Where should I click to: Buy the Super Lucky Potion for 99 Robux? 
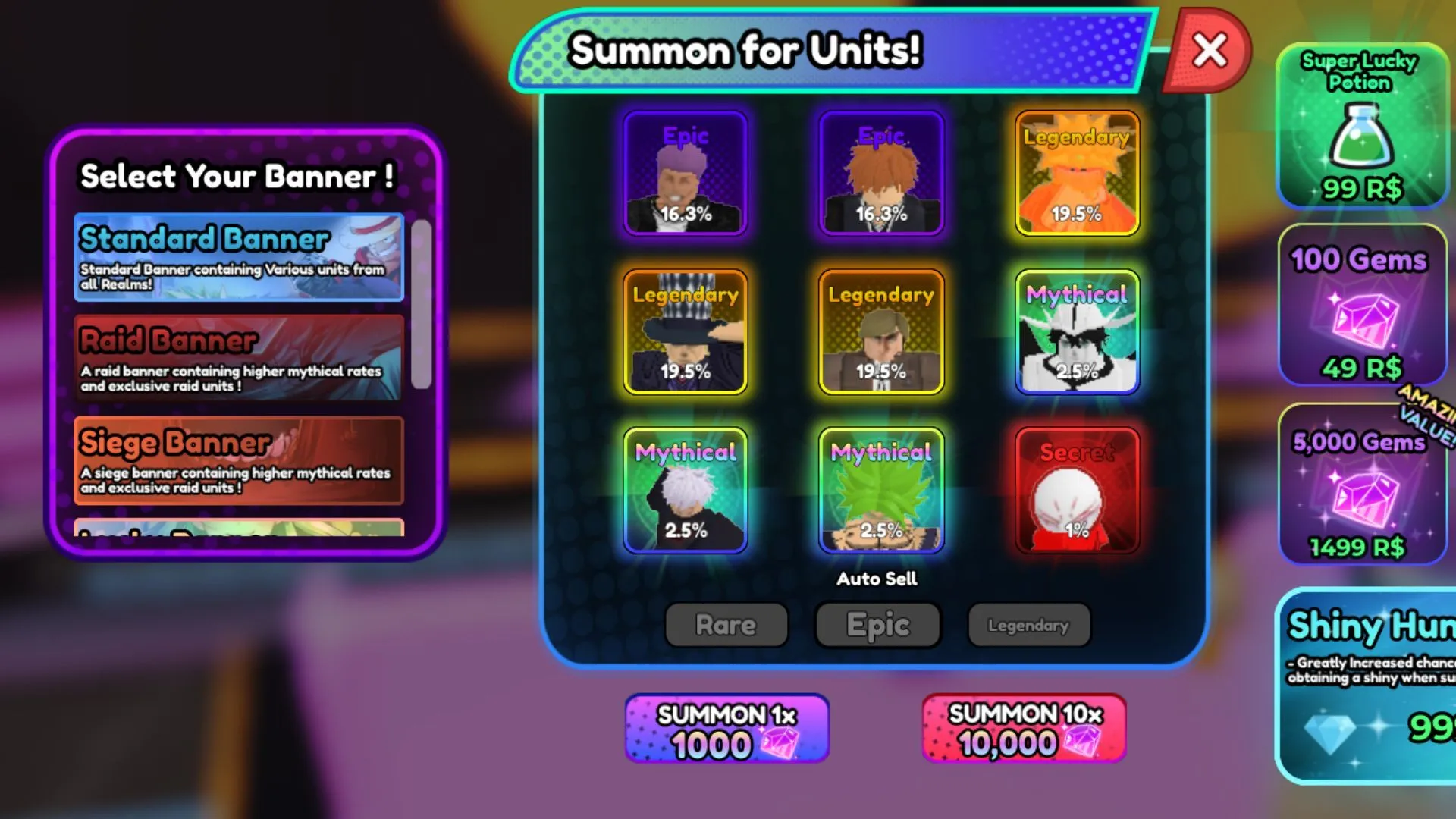click(1361, 129)
